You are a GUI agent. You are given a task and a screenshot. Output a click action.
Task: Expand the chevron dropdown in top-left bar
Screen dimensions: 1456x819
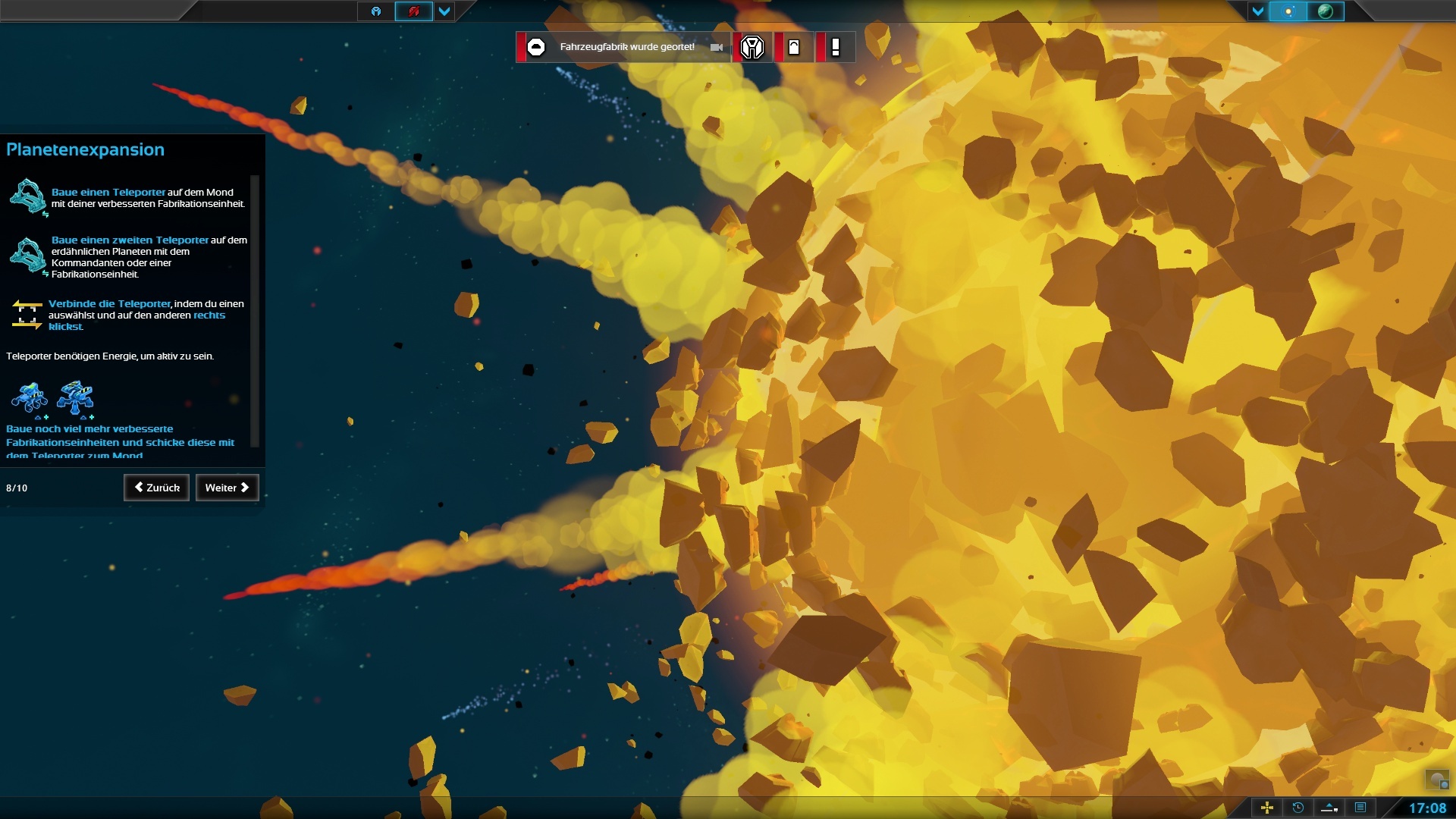444,12
